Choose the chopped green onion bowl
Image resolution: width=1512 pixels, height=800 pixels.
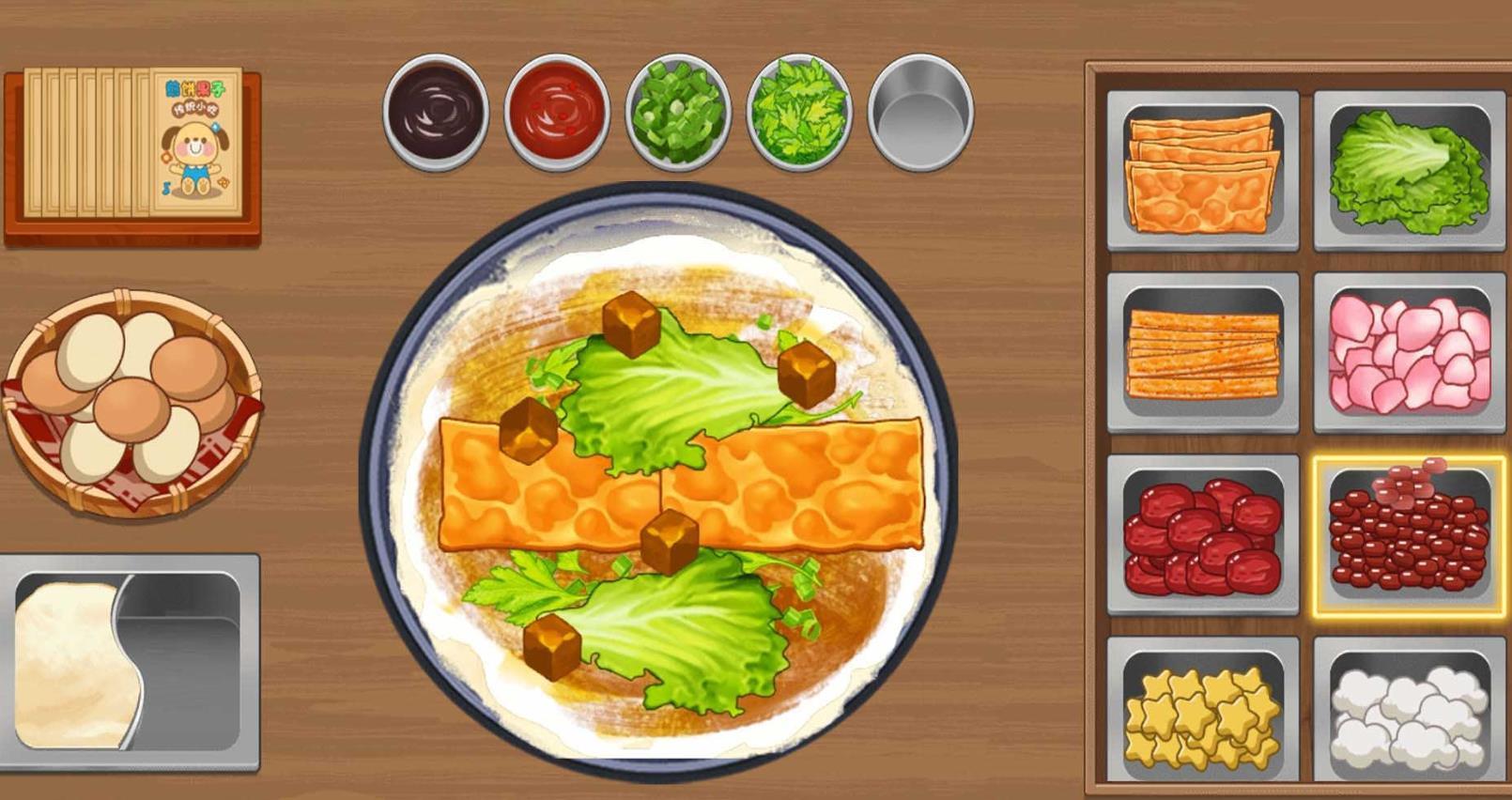677,112
